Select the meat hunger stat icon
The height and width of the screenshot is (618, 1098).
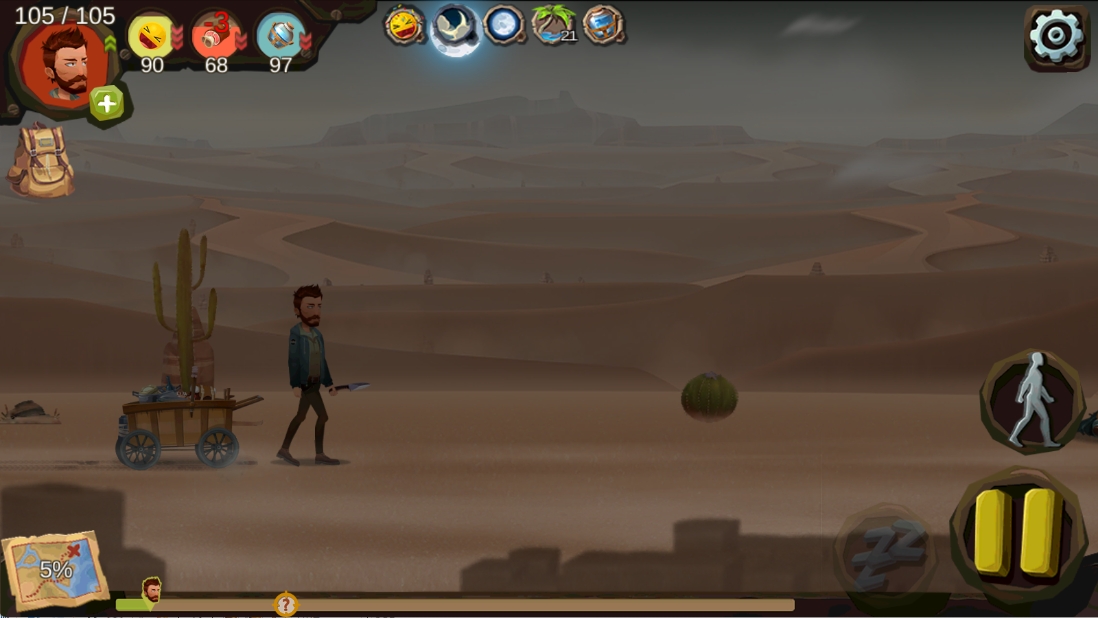coord(215,36)
